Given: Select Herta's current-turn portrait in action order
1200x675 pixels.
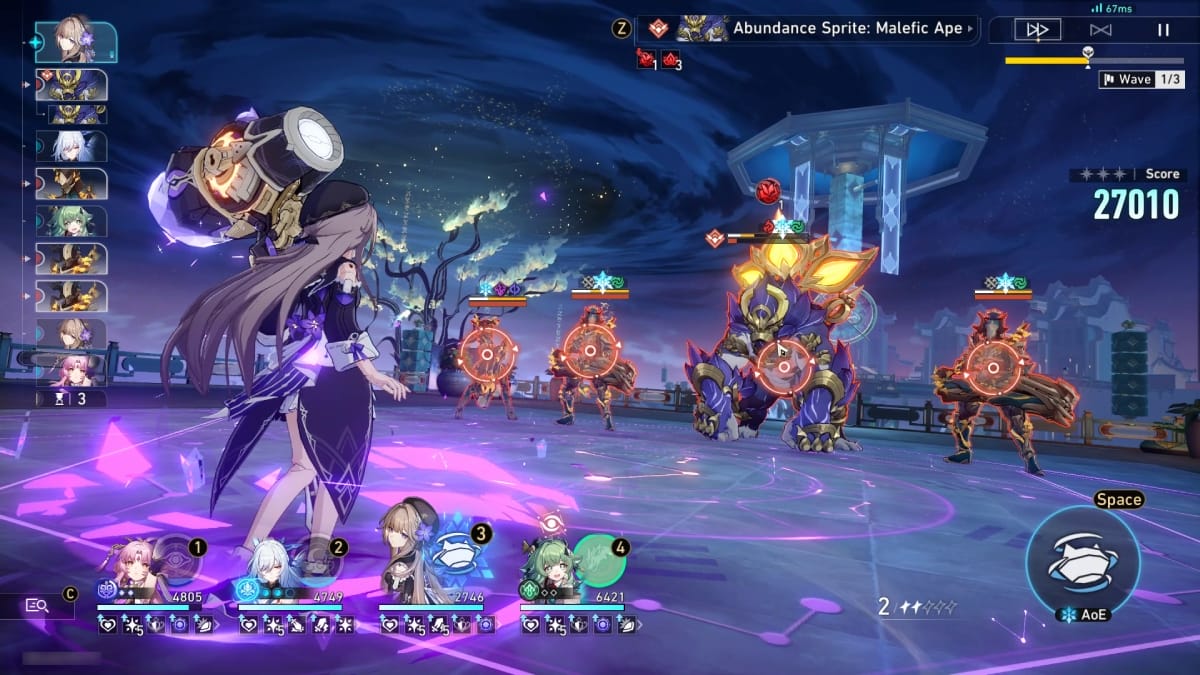Looking at the screenshot, I should click(75, 40).
